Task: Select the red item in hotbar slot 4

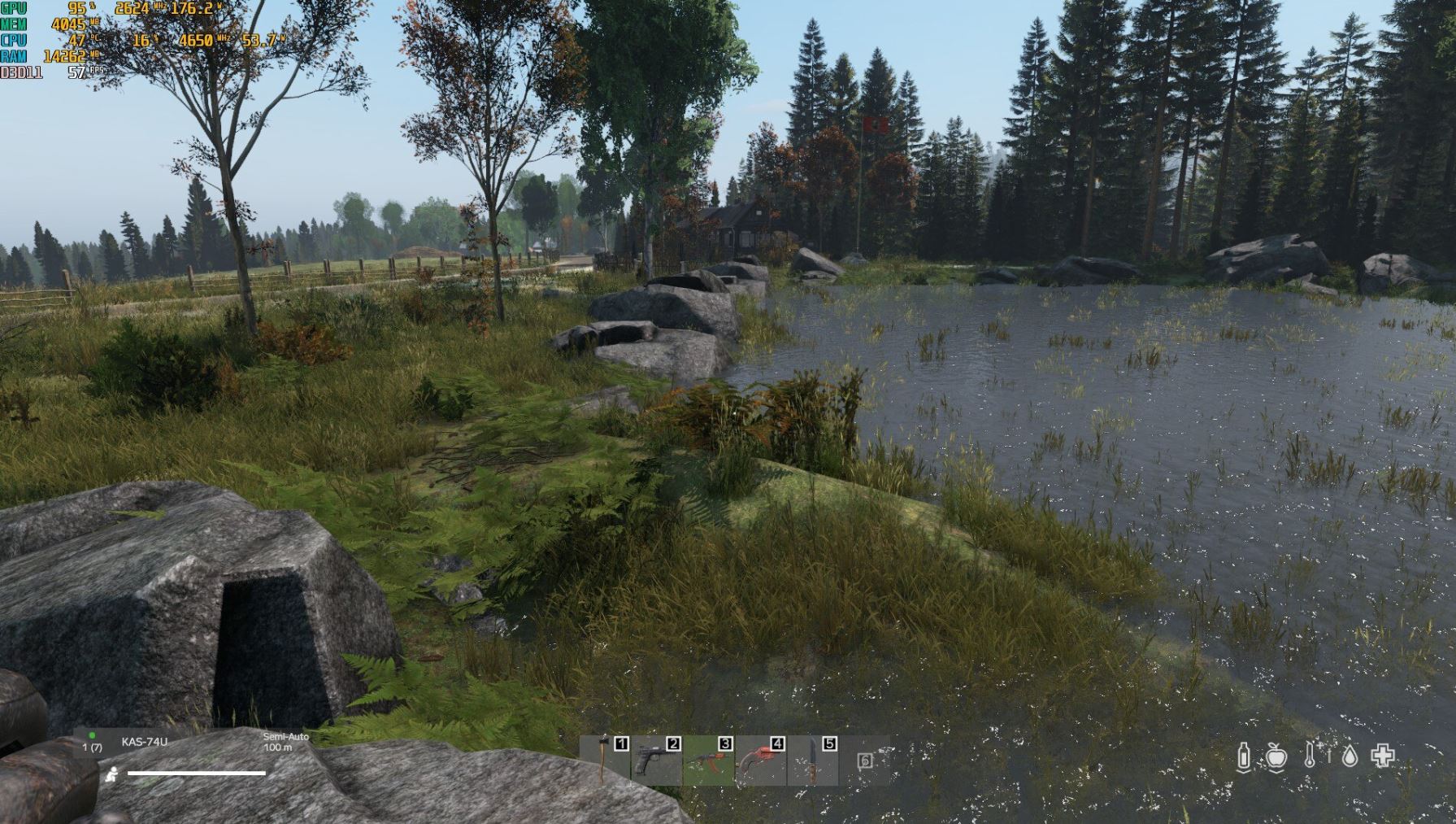Action: click(760, 761)
